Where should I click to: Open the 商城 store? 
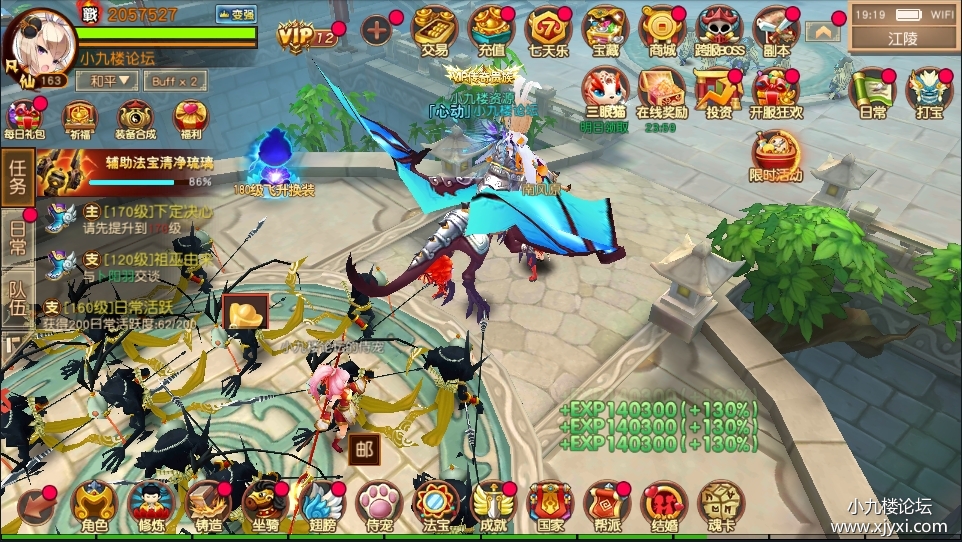coord(661,31)
